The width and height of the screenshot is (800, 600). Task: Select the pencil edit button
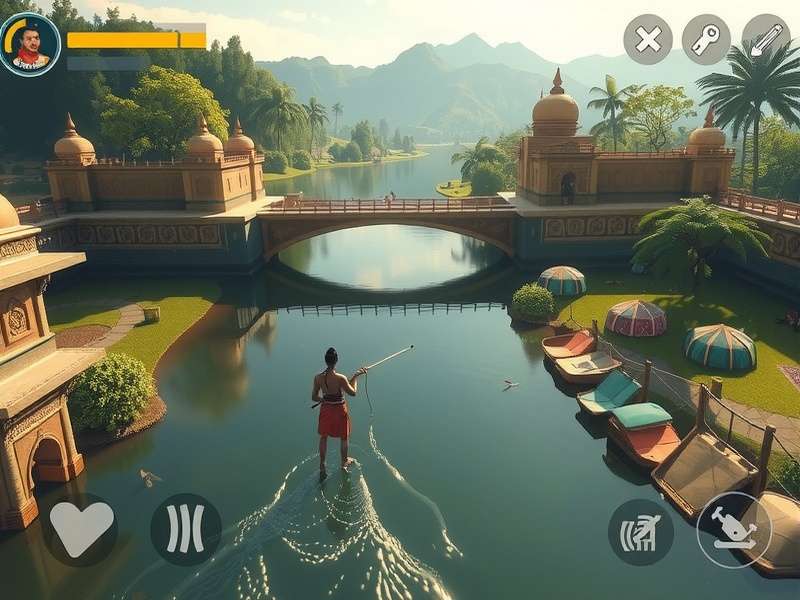pos(765,39)
